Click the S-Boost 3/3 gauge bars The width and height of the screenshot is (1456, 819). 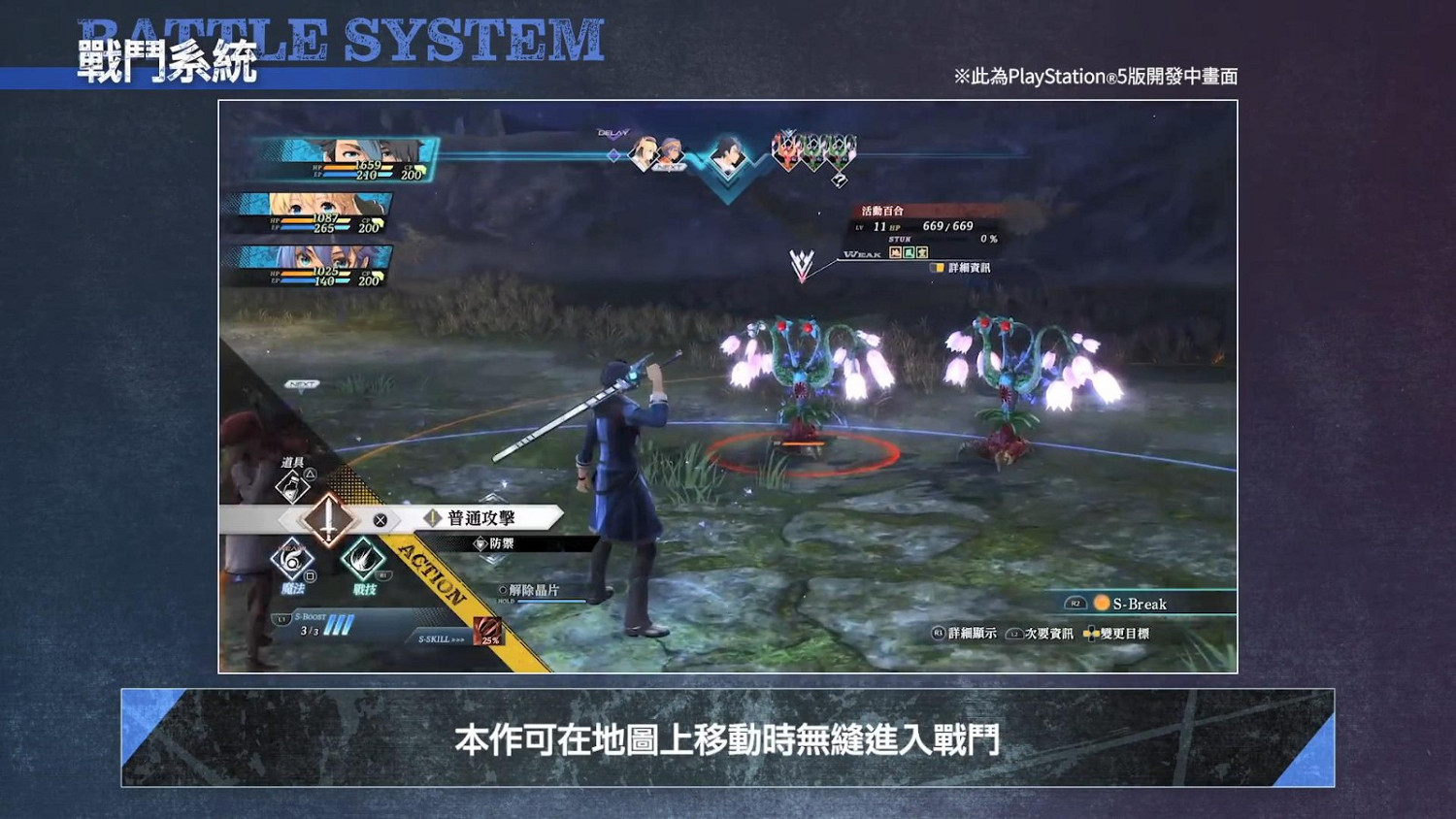coord(340,624)
